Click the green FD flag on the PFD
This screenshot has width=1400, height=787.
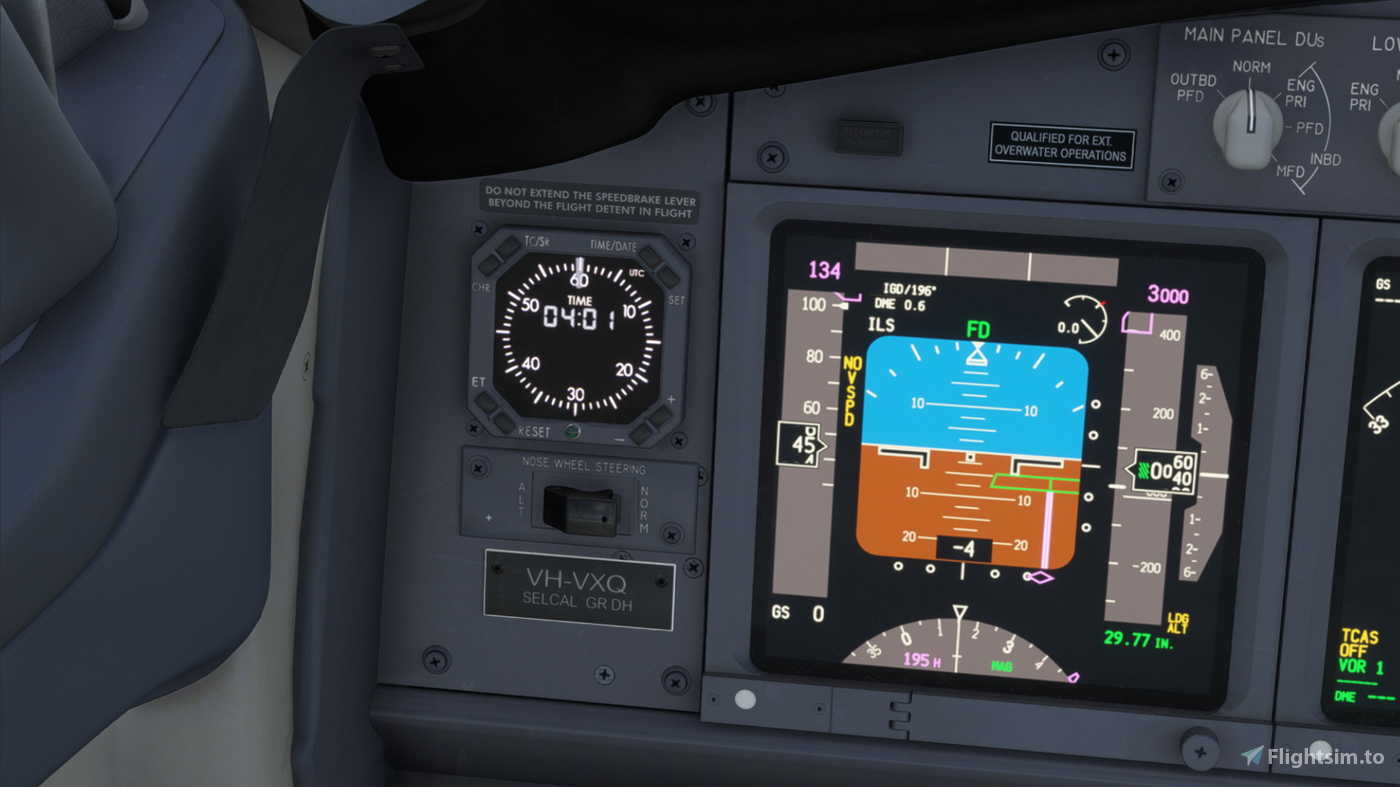(978, 328)
